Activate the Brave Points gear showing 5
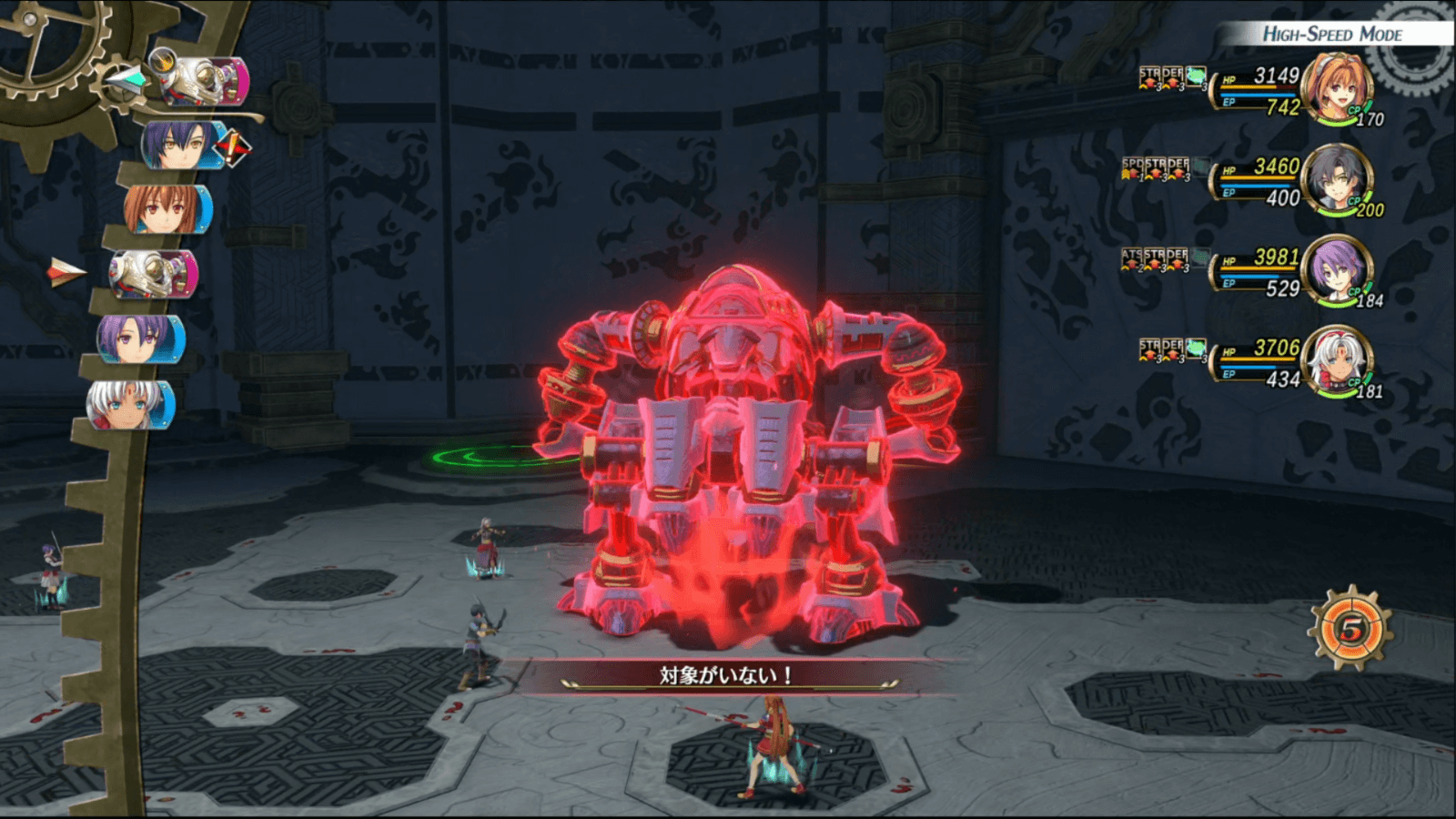Image resolution: width=1456 pixels, height=819 pixels. [1350, 629]
